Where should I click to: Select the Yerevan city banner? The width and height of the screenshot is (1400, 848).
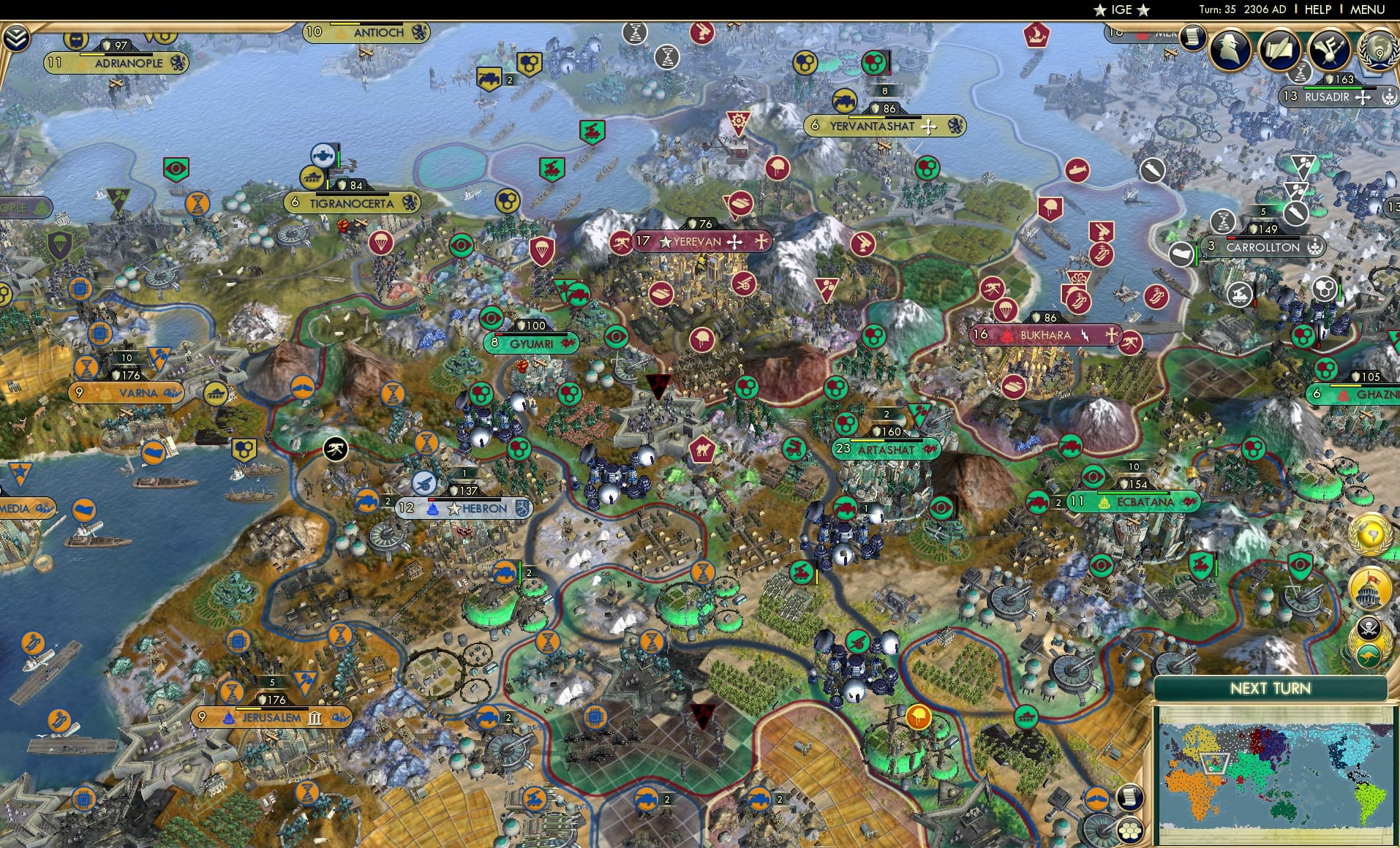(699, 242)
